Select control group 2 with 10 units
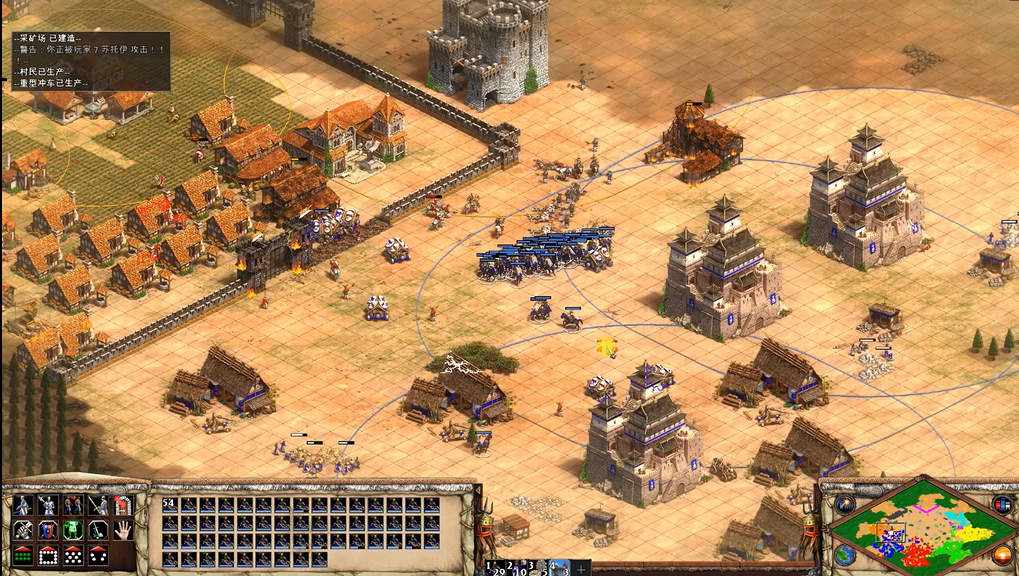Image resolution: width=1019 pixels, height=576 pixels. 517,568
